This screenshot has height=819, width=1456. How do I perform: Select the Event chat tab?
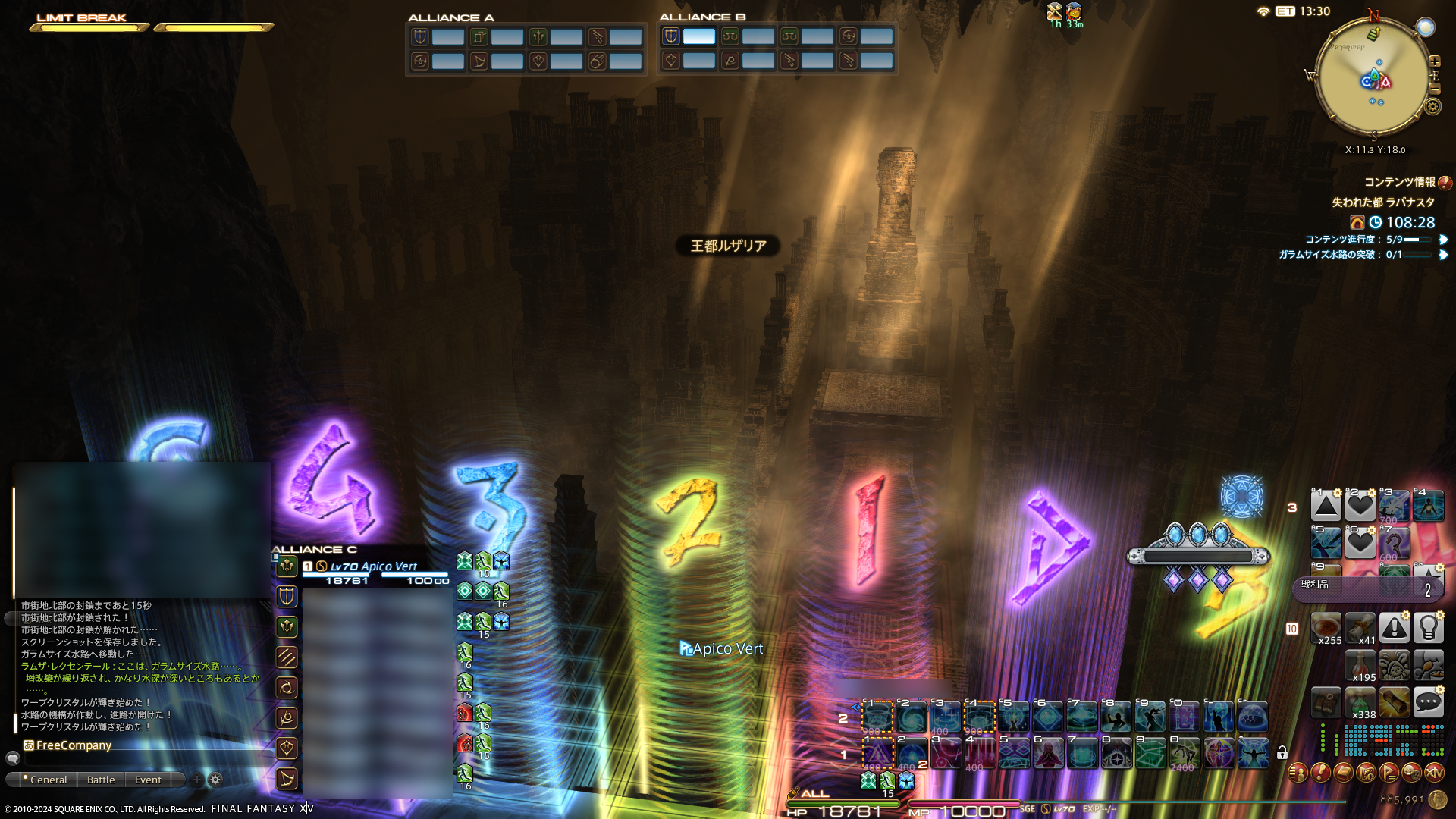click(148, 780)
